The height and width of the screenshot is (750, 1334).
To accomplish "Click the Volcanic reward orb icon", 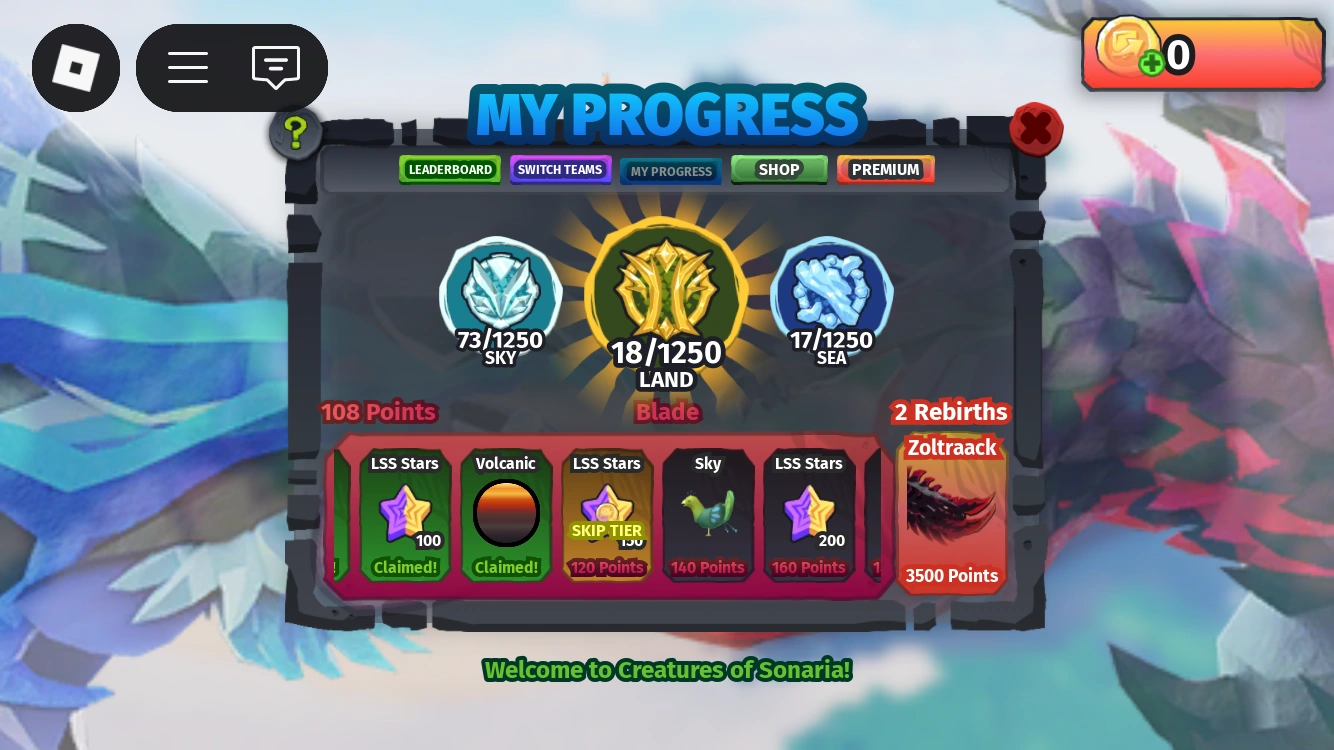I will pos(506,512).
